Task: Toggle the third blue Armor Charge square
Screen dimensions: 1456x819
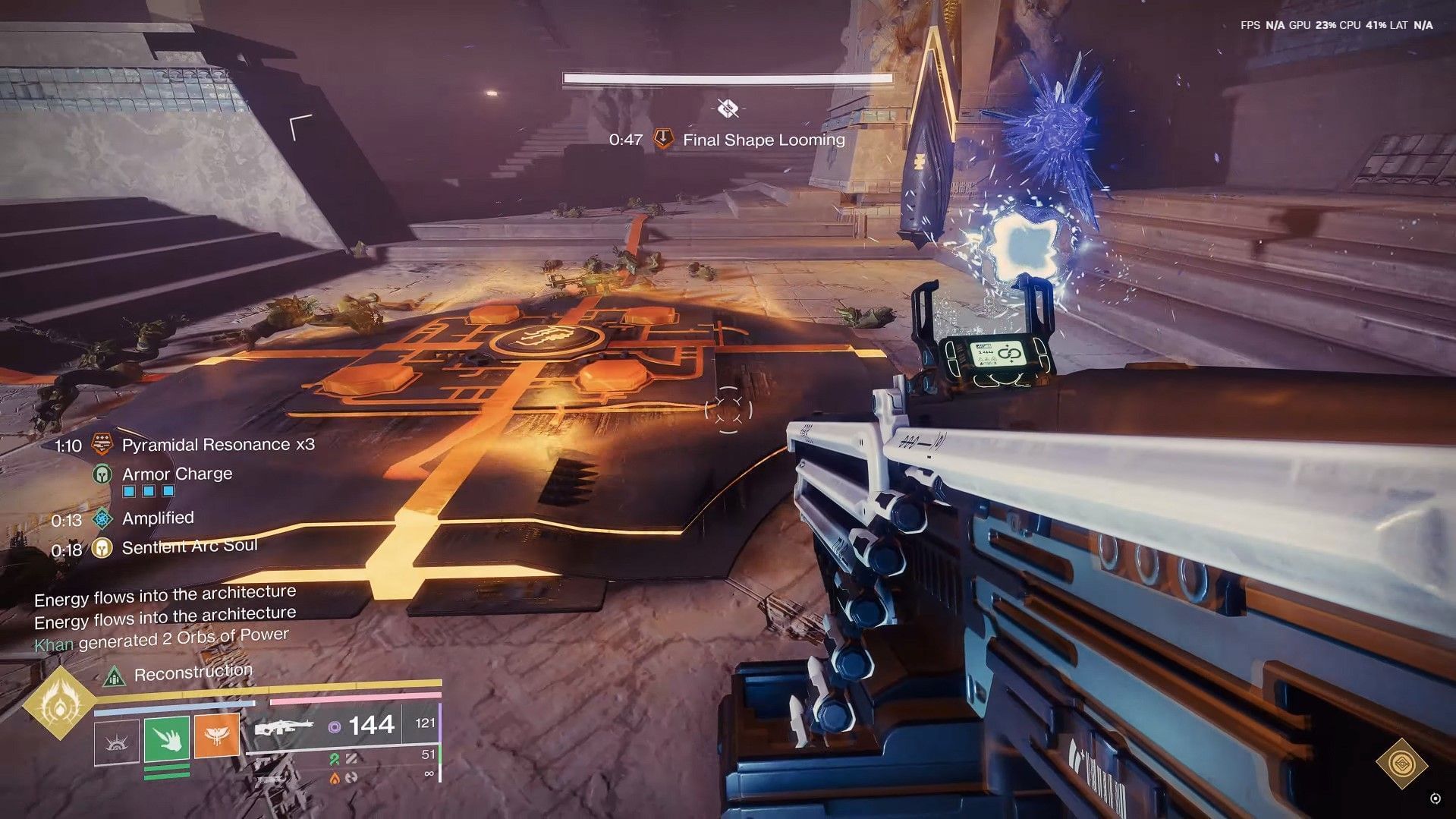Action: (168, 491)
